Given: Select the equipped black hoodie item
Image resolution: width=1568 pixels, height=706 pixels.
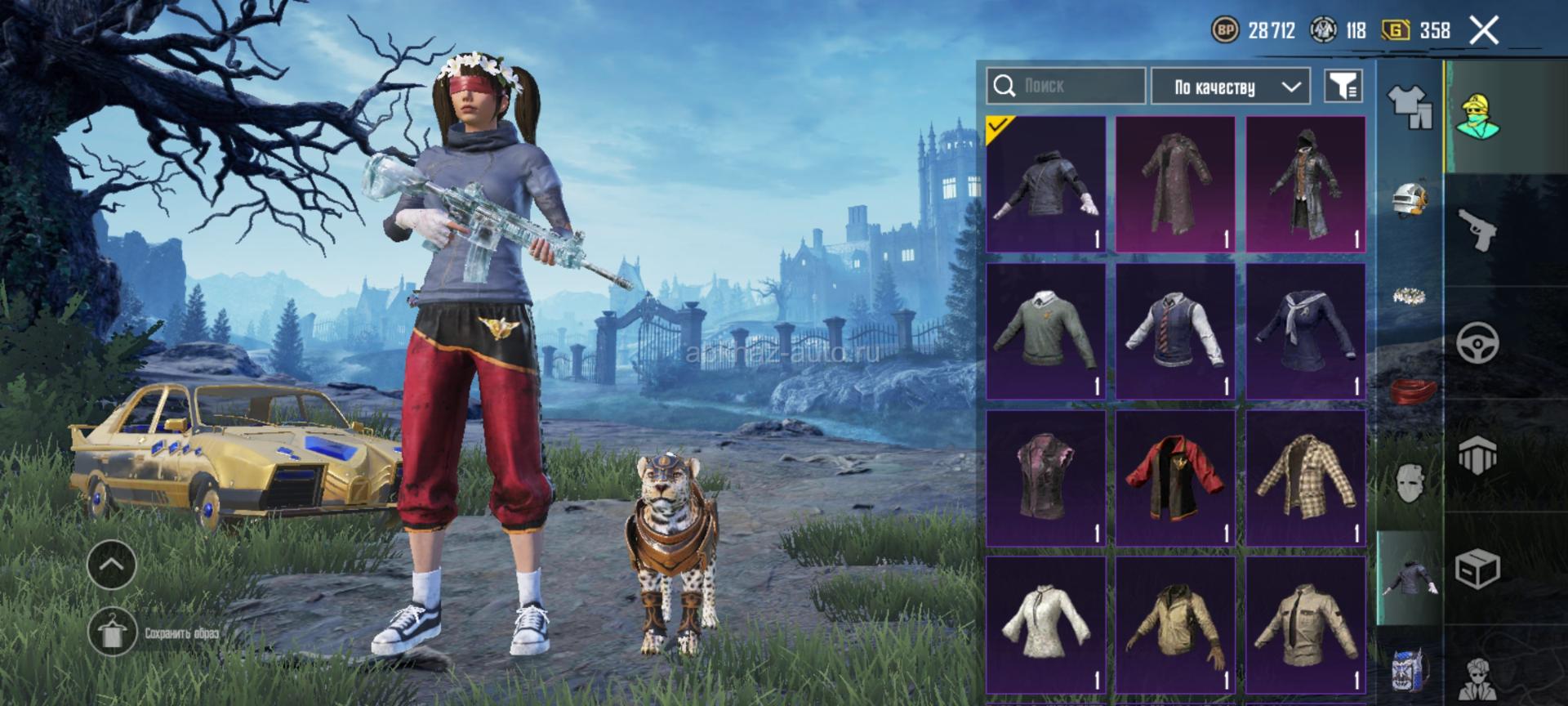Looking at the screenshot, I should [1046, 184].
